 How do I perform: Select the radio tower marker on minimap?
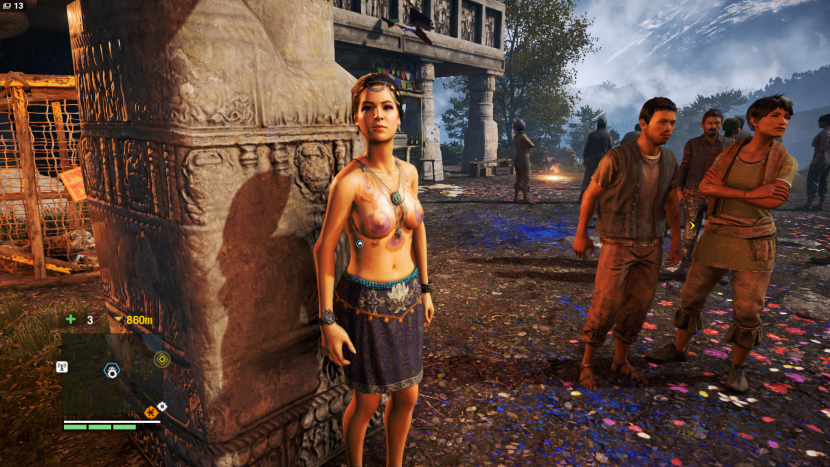tap(62, 367)
